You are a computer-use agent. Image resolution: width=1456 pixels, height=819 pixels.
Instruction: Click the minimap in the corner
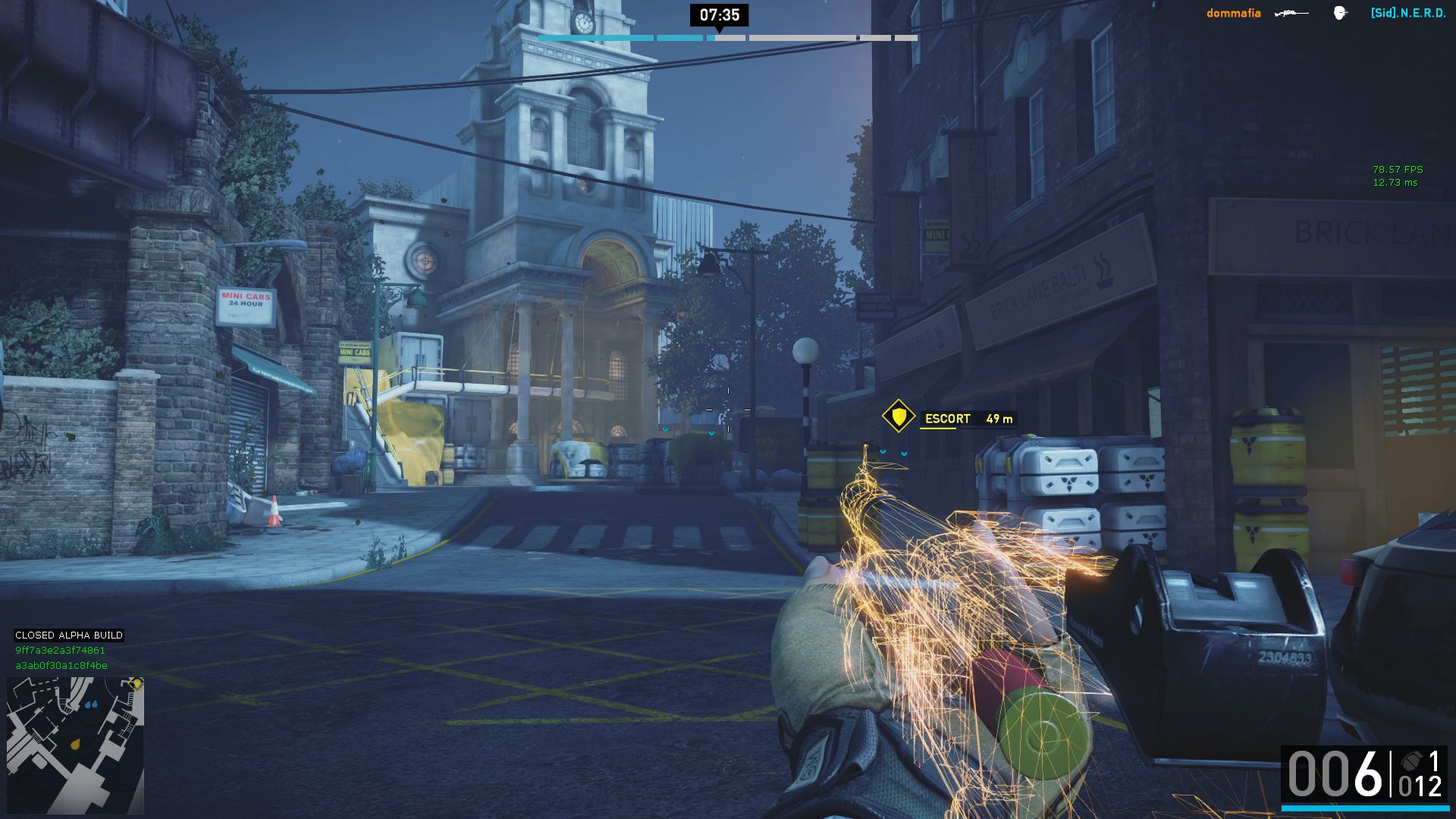pos(75,745)
